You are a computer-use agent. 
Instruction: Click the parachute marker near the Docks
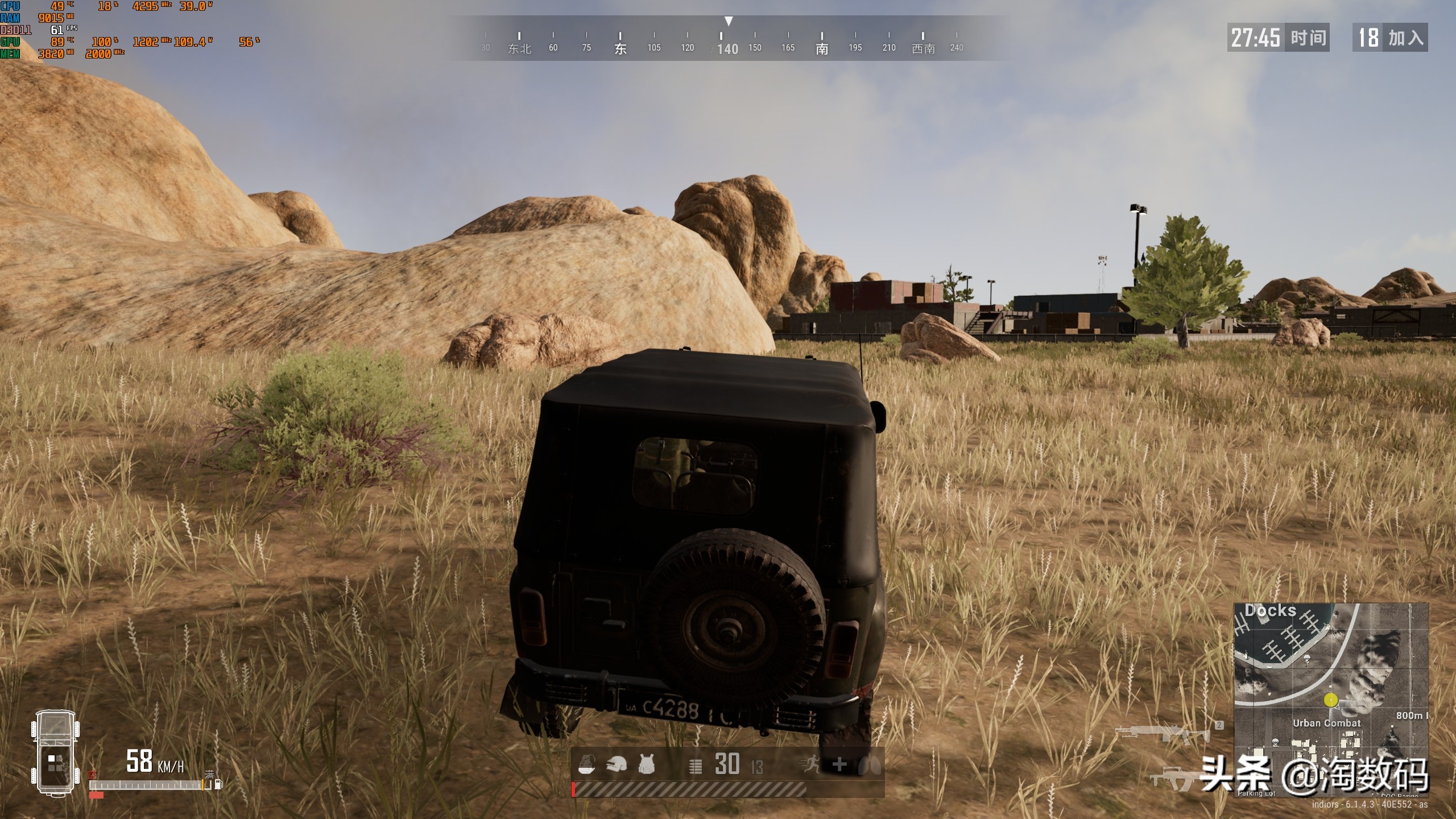(x=1306, y=659)
